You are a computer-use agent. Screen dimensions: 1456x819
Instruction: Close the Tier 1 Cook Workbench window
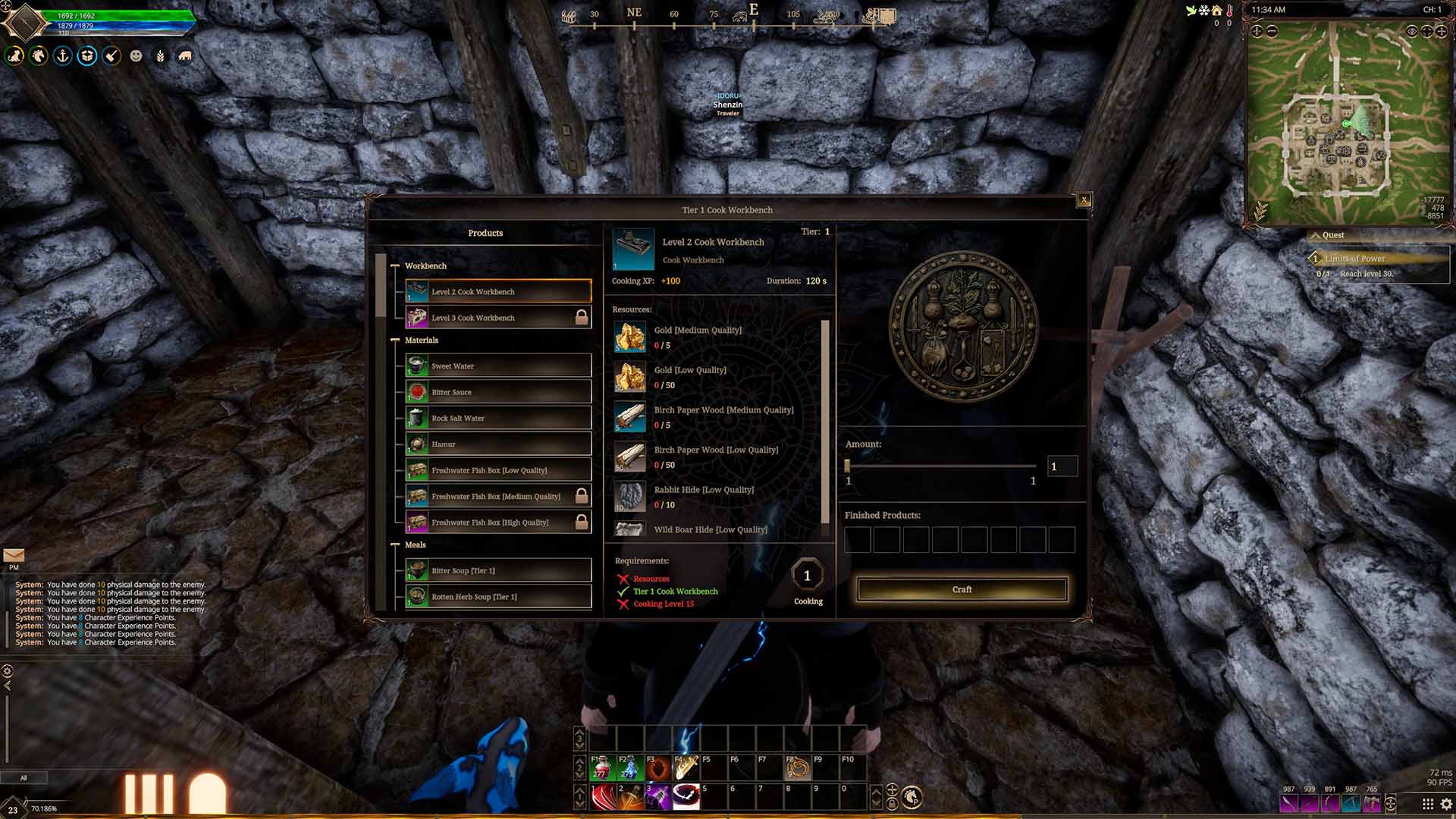coord(1084,200)
